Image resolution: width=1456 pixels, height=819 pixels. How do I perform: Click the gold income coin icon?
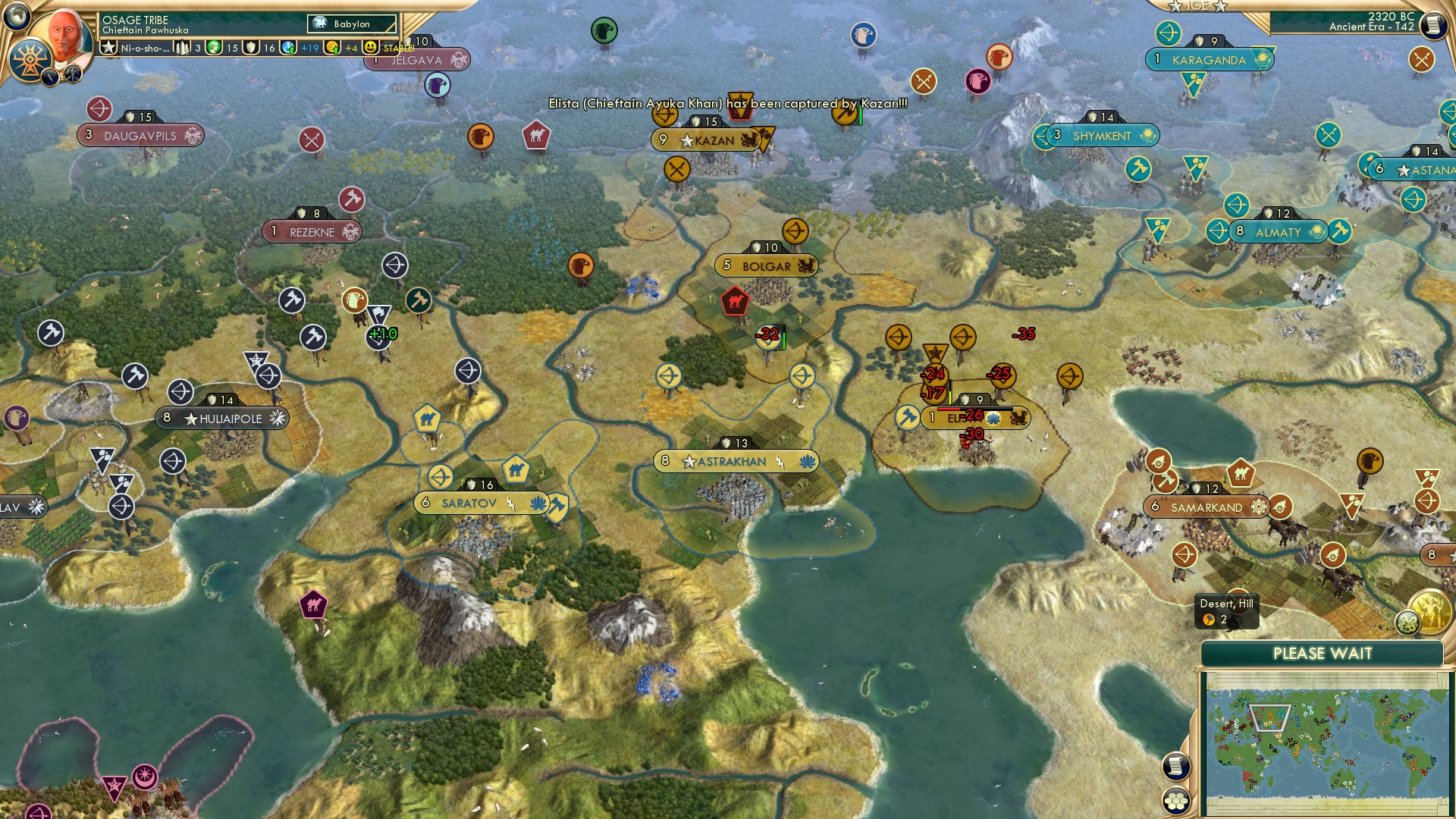332,49
